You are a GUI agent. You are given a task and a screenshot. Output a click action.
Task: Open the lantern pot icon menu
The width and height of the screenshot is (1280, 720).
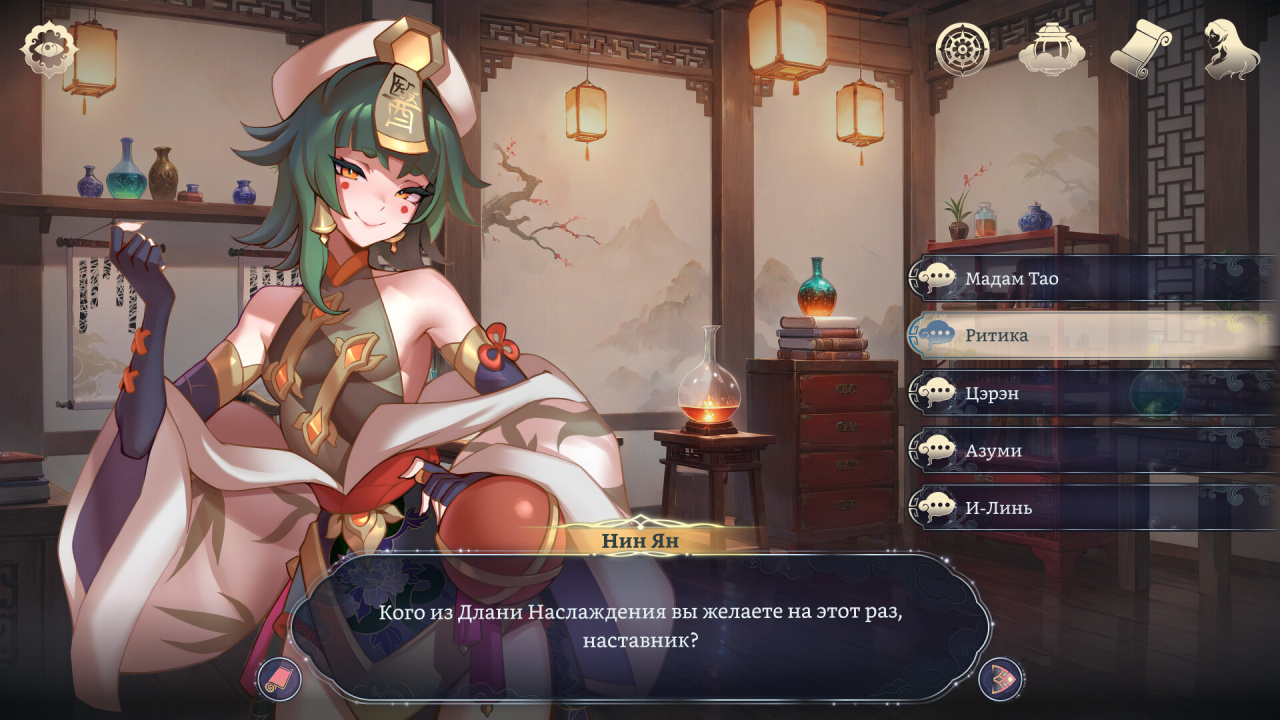[1052, 48]
